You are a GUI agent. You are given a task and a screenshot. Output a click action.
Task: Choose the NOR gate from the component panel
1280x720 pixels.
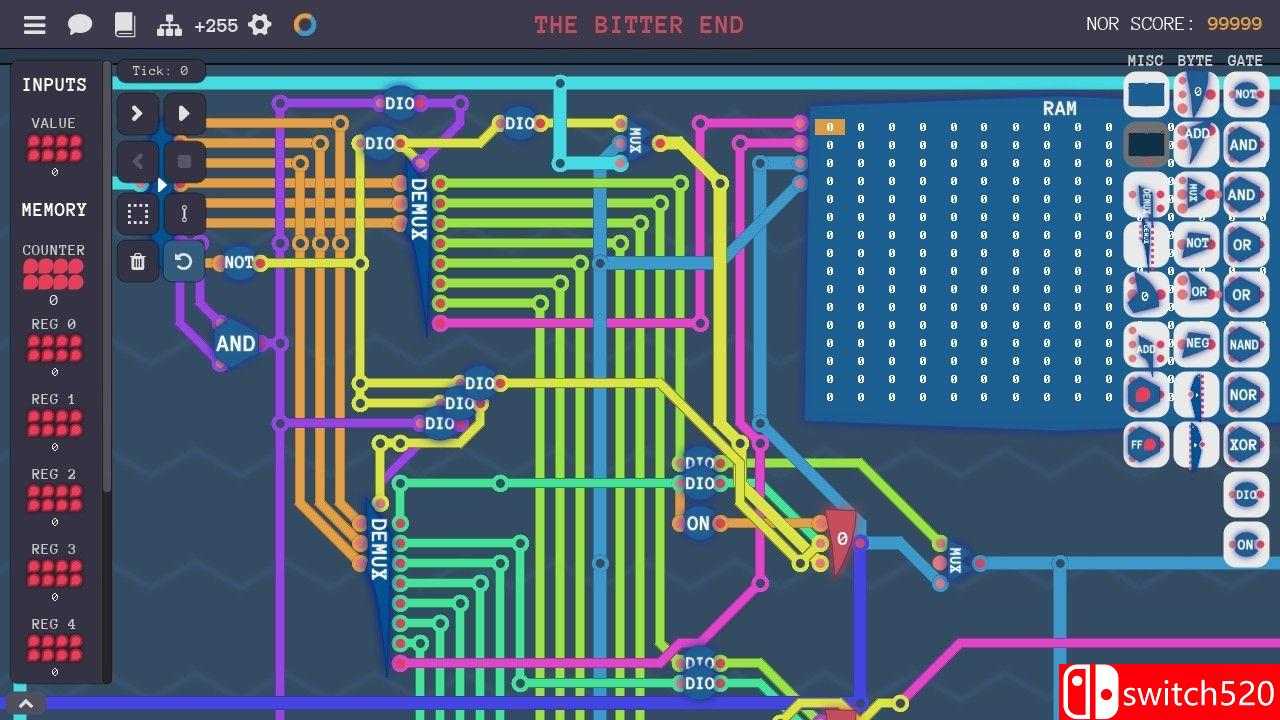coord(1245,394)
